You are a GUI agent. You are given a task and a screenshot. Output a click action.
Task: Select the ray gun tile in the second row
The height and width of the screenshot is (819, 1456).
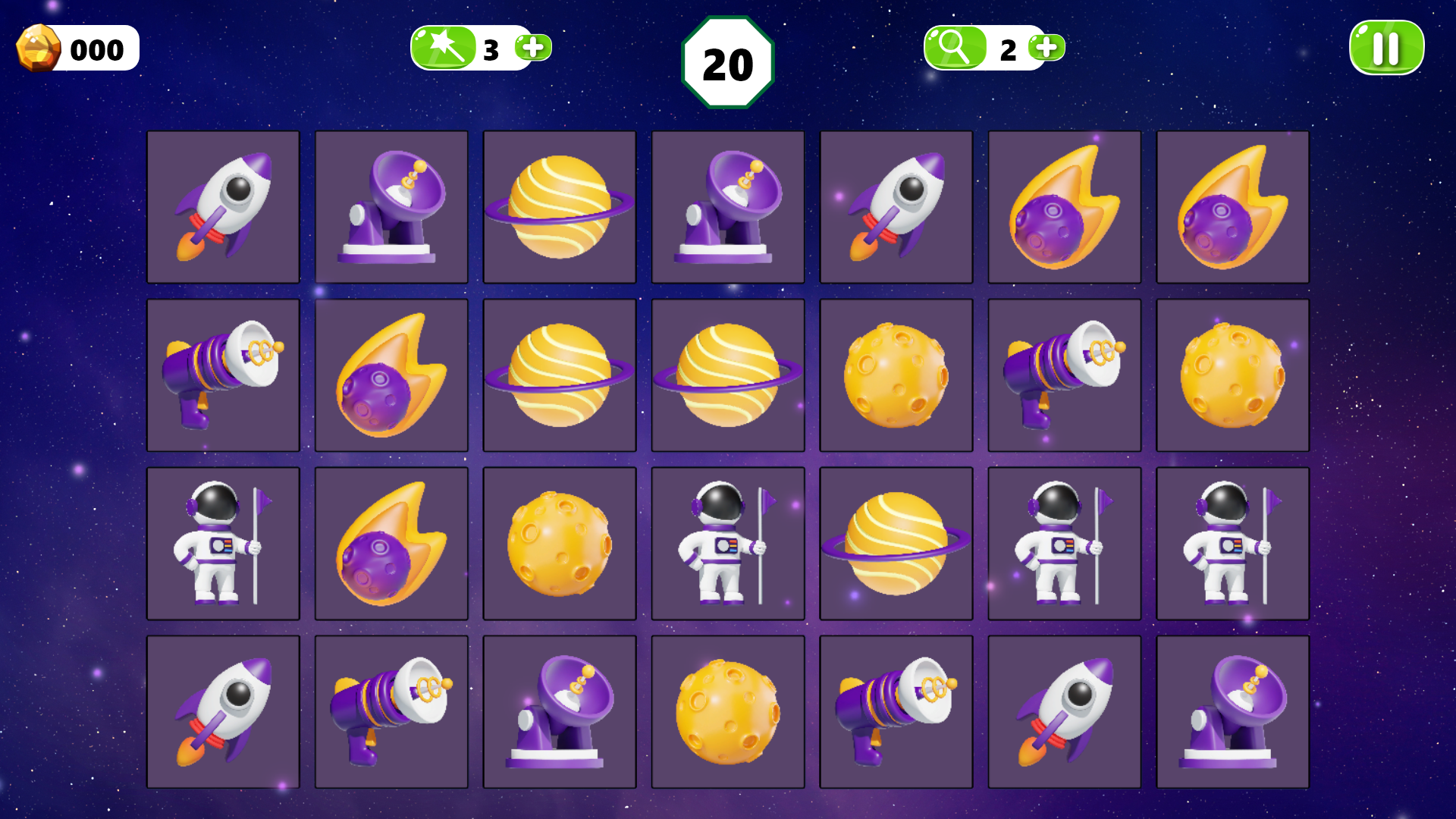coord(223,374)
